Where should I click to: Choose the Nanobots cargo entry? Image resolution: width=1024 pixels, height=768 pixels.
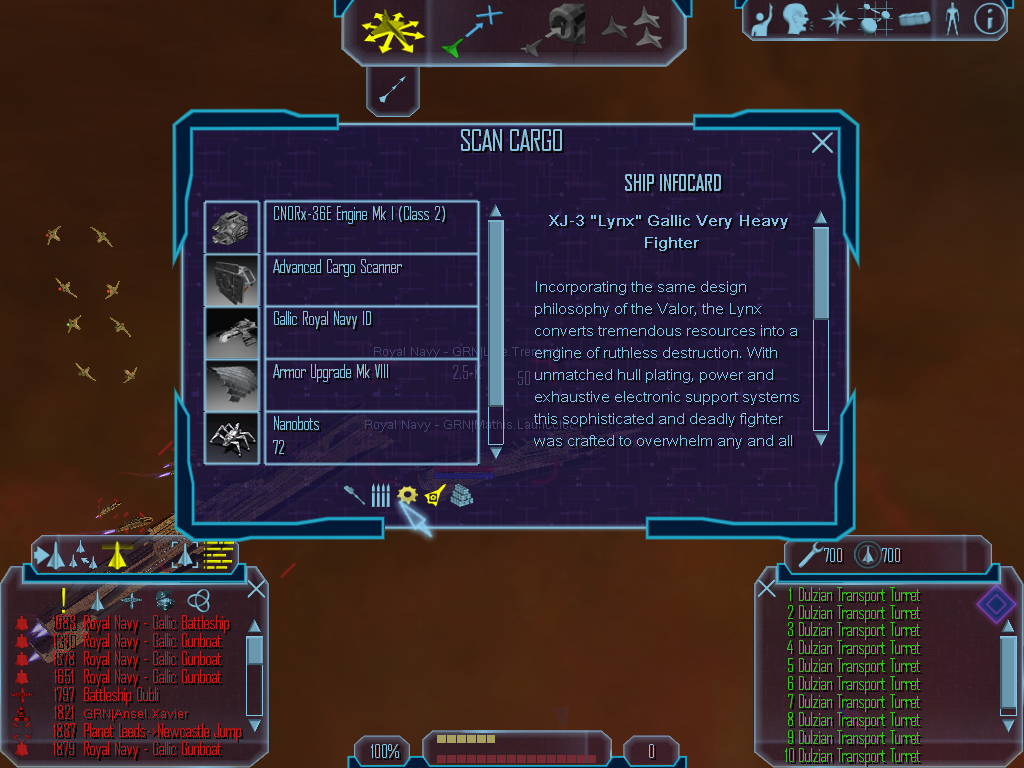[371, 437]
